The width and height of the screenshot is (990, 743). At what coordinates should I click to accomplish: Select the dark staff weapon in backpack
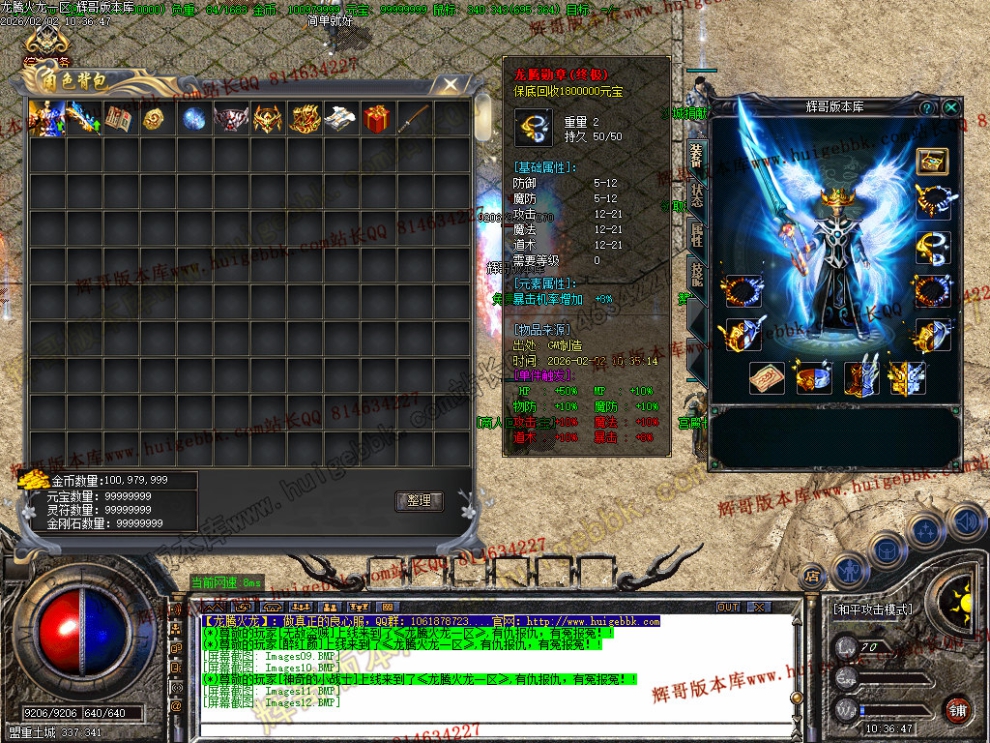(414, 120)
